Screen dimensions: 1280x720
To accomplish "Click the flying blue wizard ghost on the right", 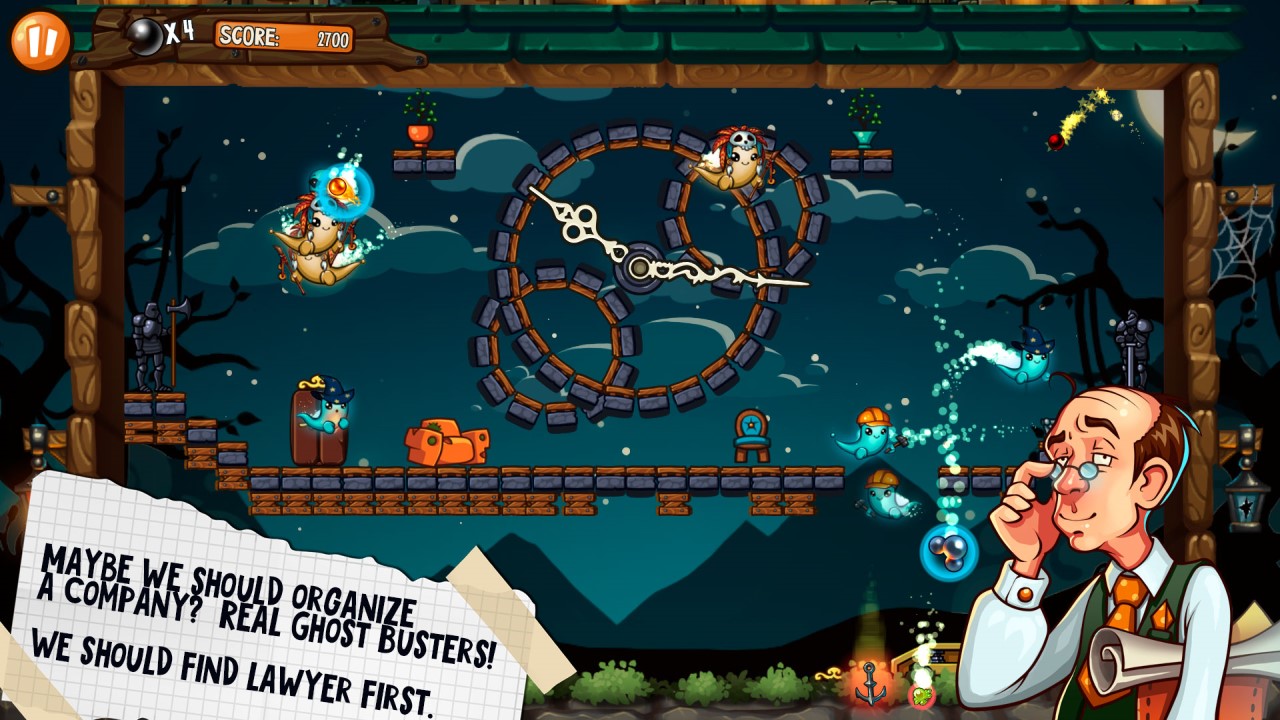I will tap(1032, 360).
